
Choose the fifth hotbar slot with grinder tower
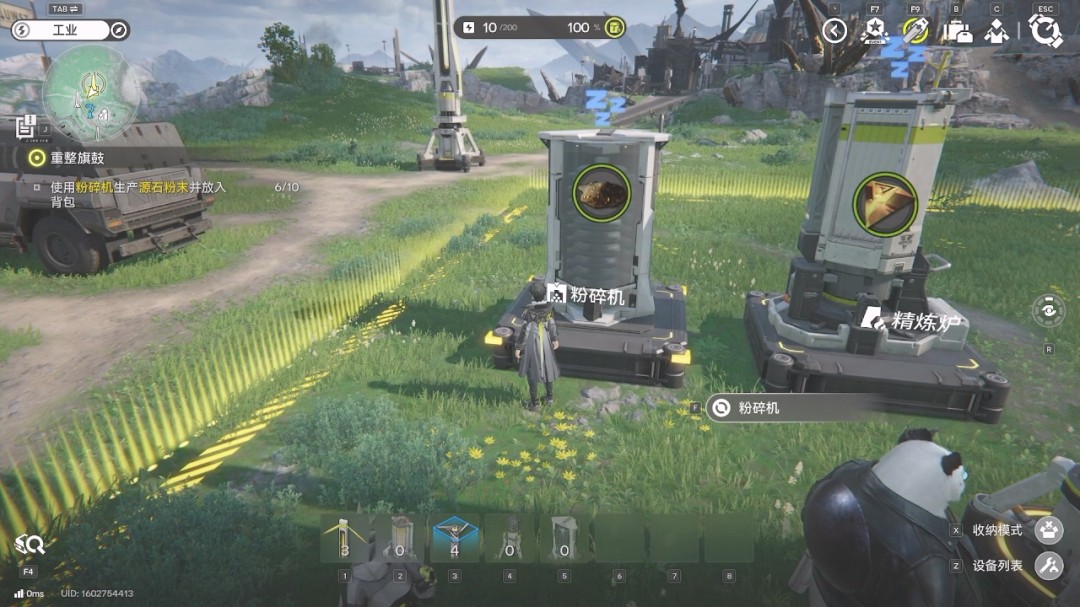564,539
